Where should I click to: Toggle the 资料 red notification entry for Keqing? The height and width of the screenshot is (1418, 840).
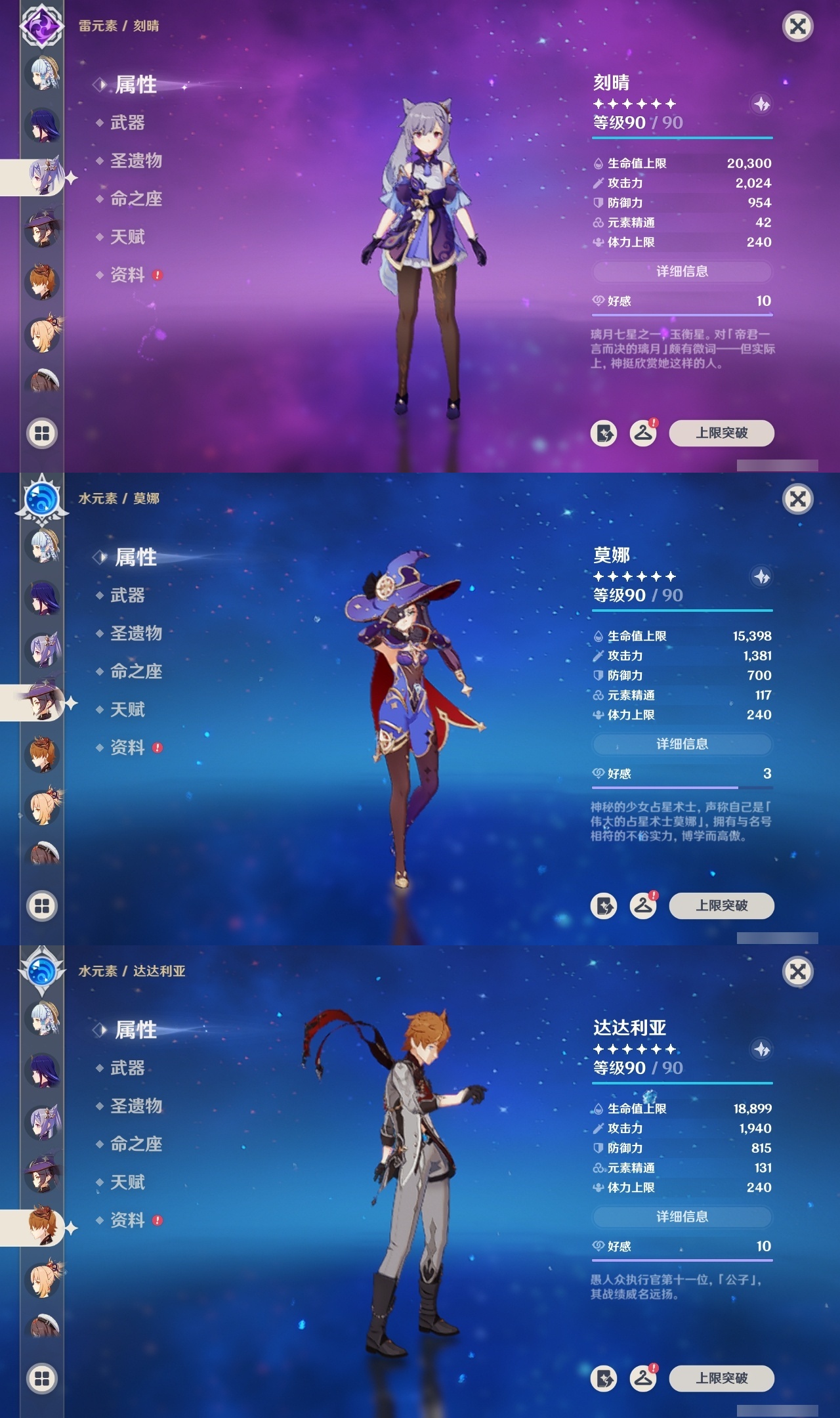click(x=129, y=276)
